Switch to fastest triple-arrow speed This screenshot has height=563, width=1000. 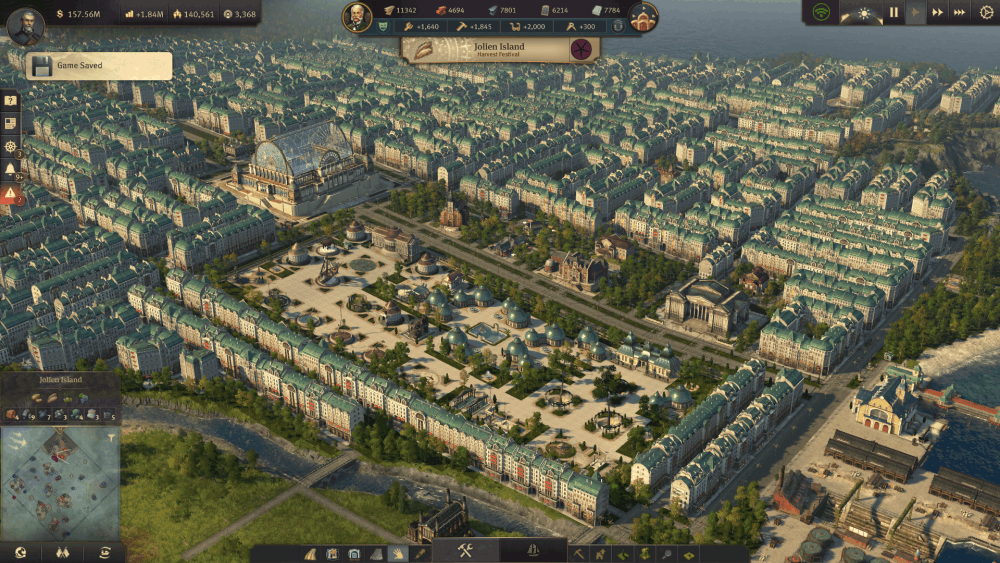pyautogui.click(x=960, y=13)
